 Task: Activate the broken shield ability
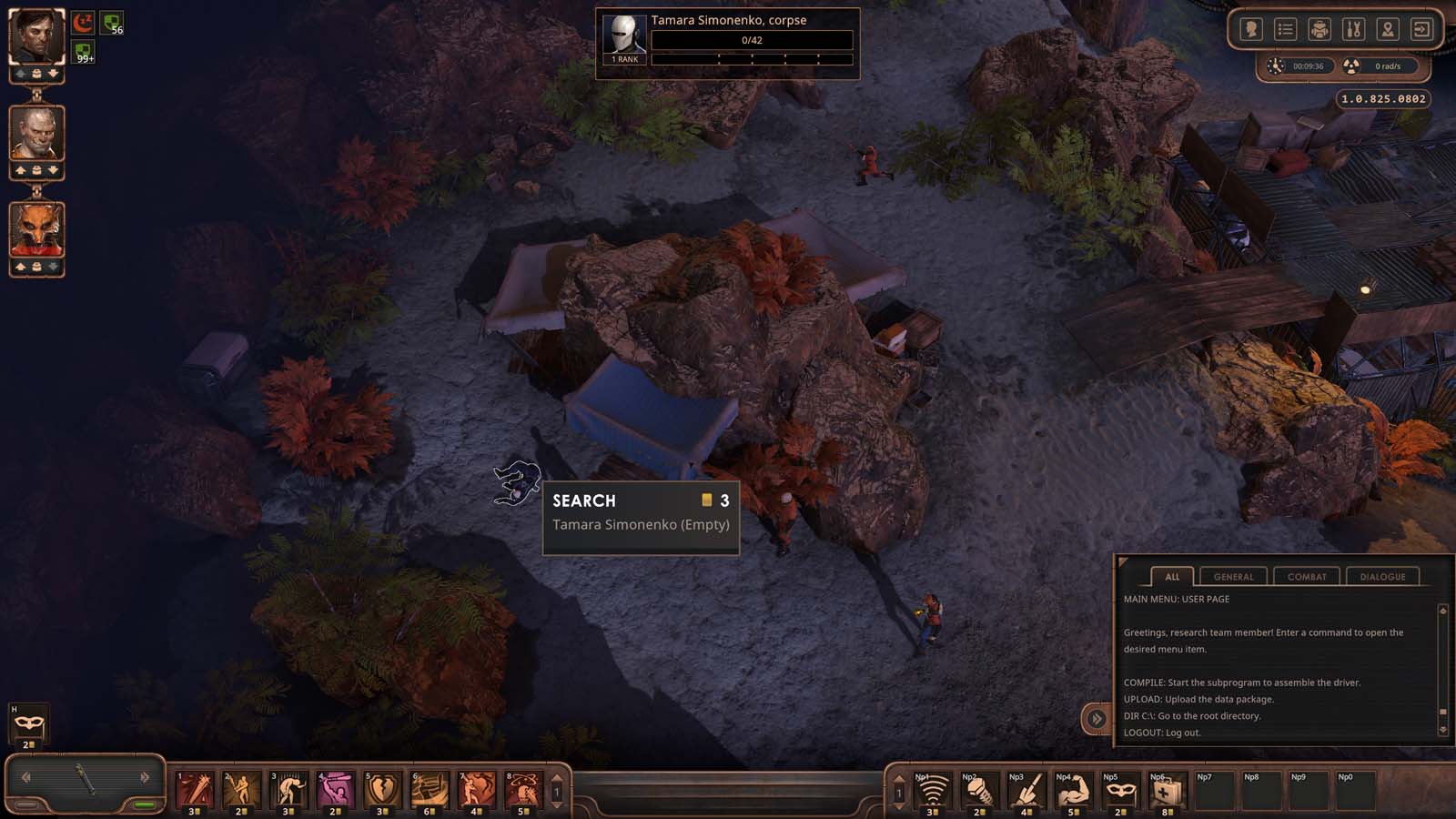point(381,790)
